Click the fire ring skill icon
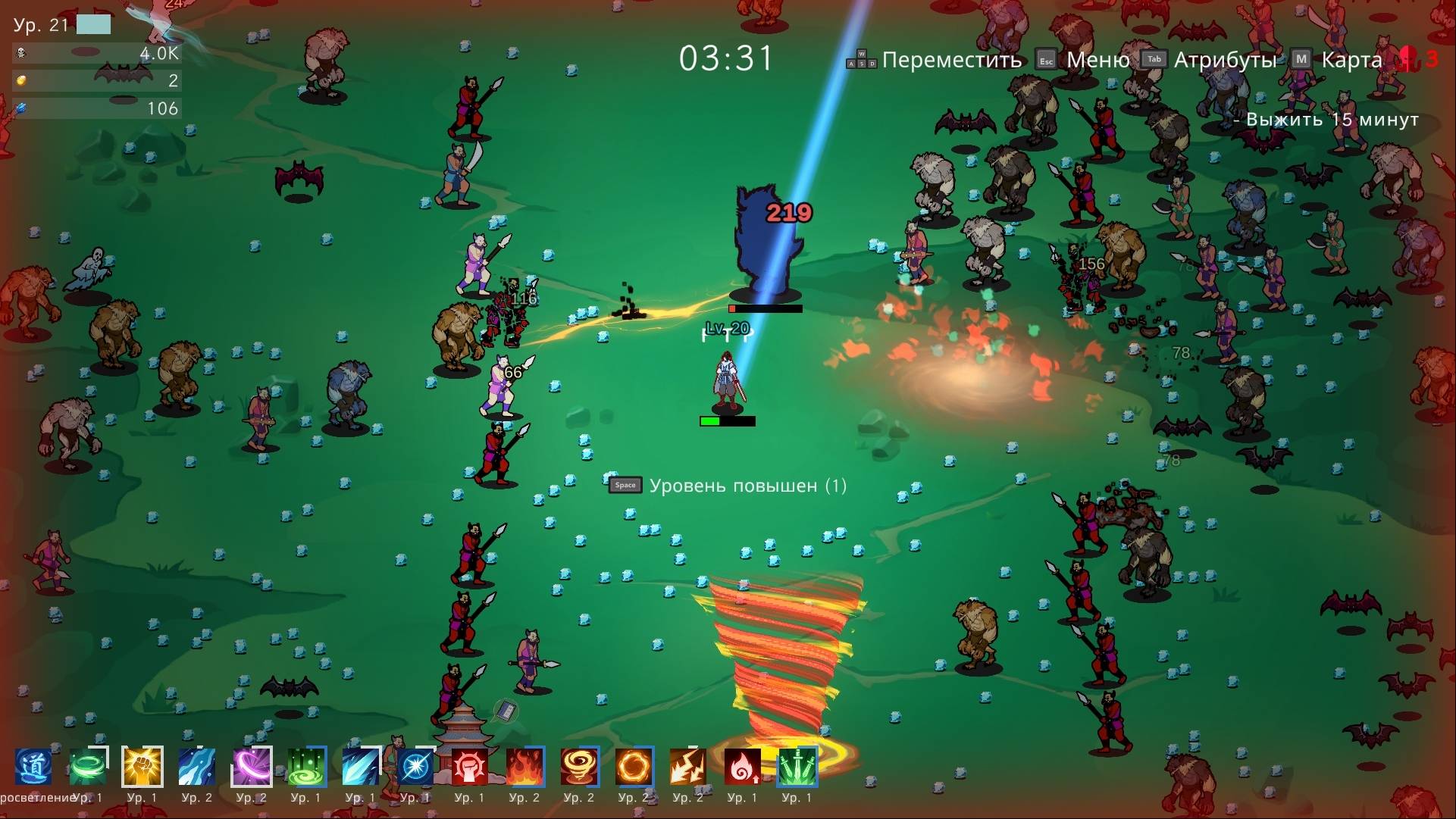This screenshot has height=819, width=1456. coord(634,767)
